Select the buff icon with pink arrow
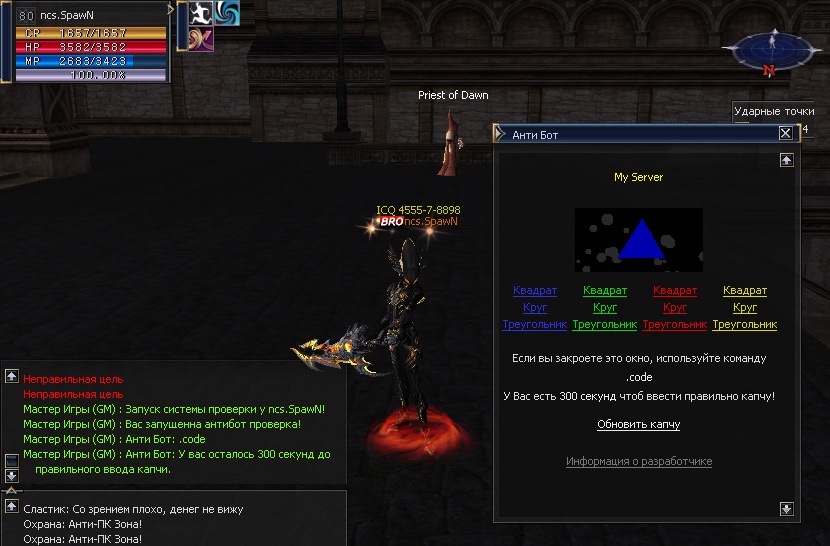Viewport: 830px width, 546px height. pos(201,38)
